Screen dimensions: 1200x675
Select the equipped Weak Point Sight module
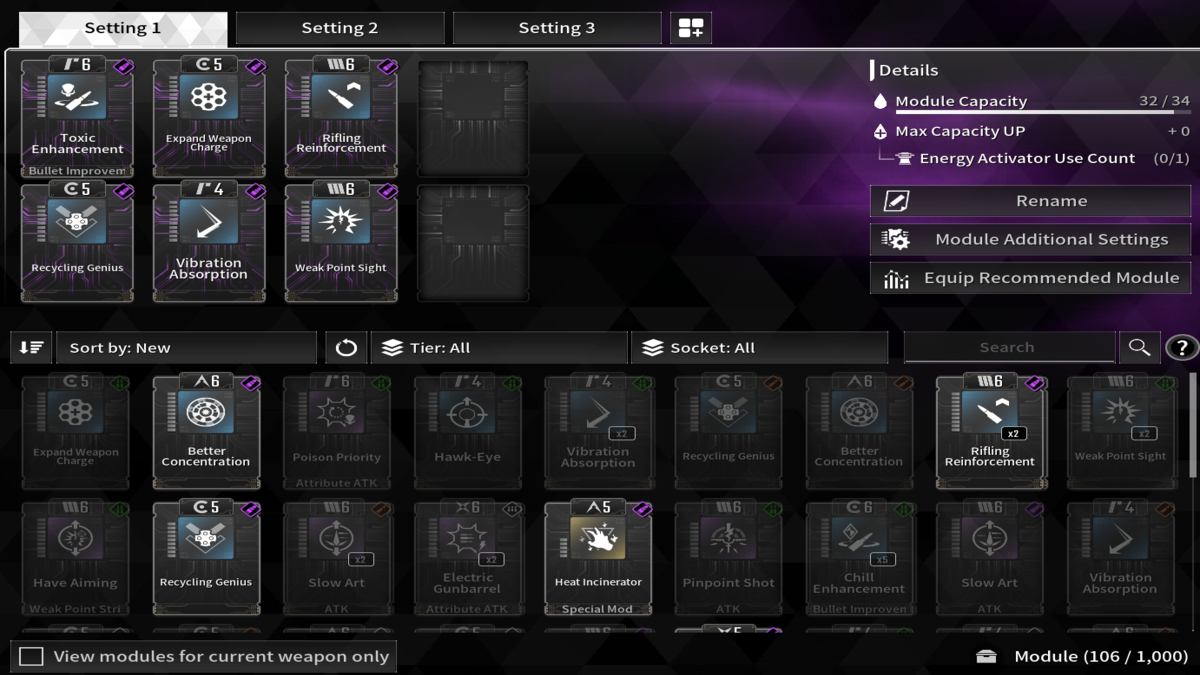[340, 242]
